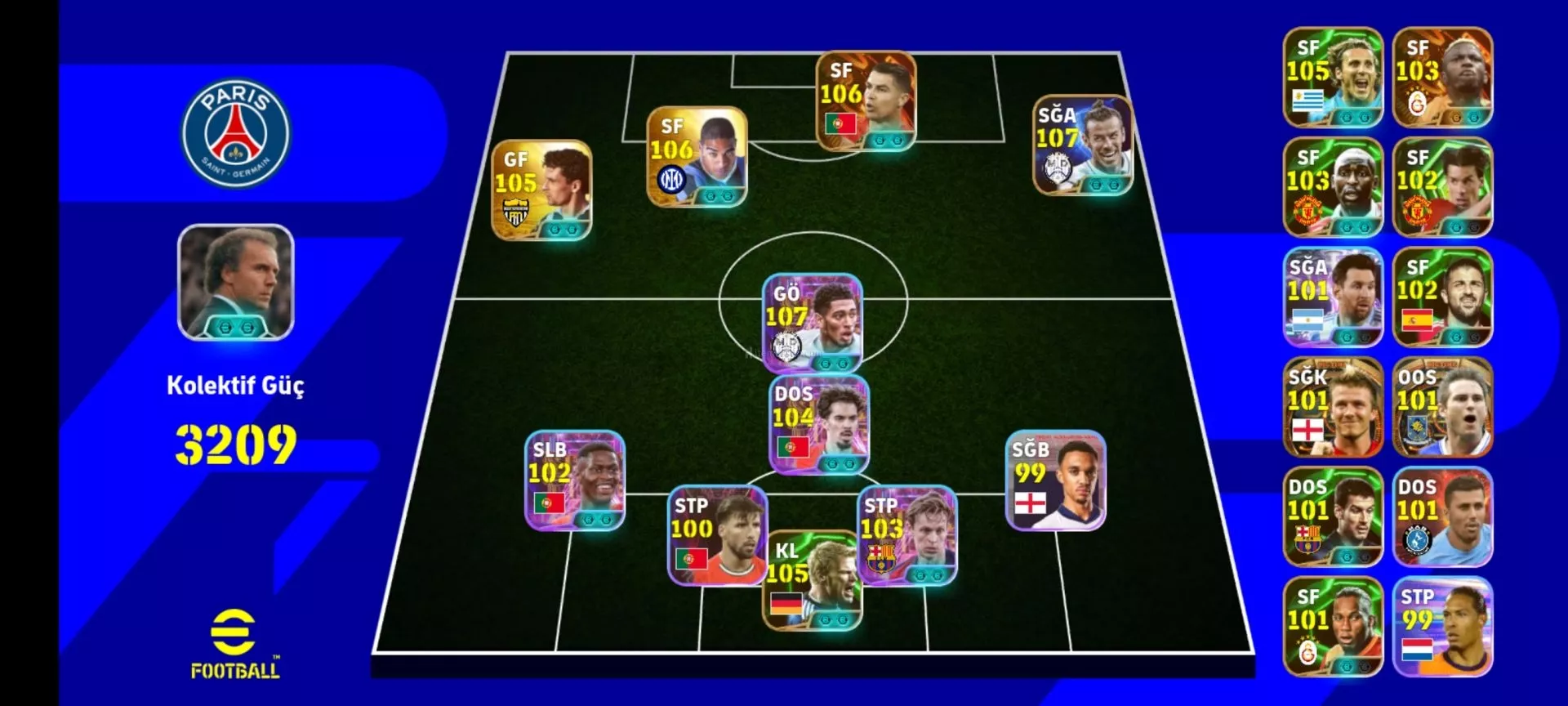
Task: Select the GÖ 107 midfielder card
Action: tap(812, 324)
